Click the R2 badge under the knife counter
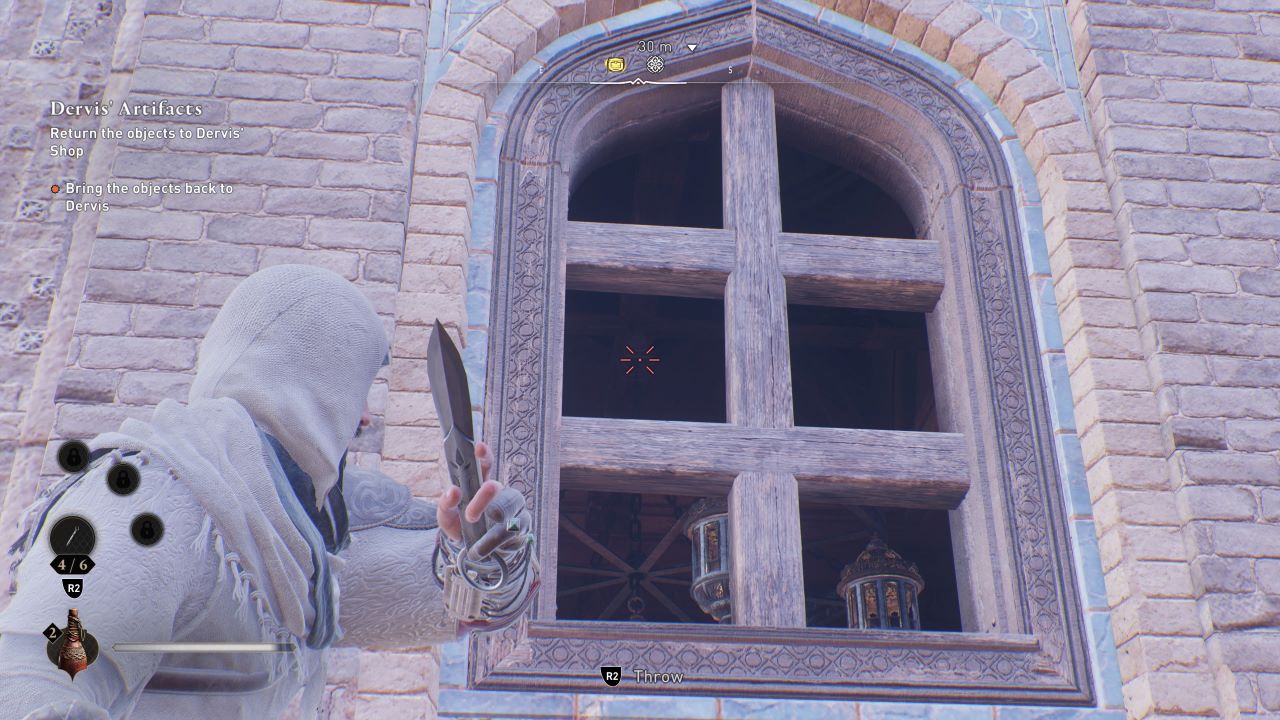This screenshot has height=720, width=1280. point(72,588)
